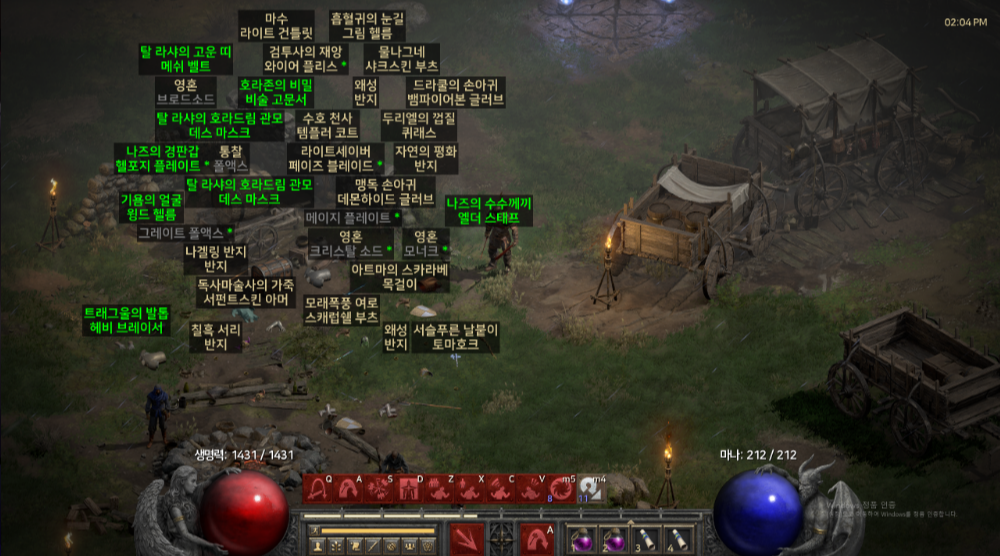Select the 나즈의 수수께끼 엘더 스태프 label
Screen dimensions: 1000x556
(x=489, y=210)
